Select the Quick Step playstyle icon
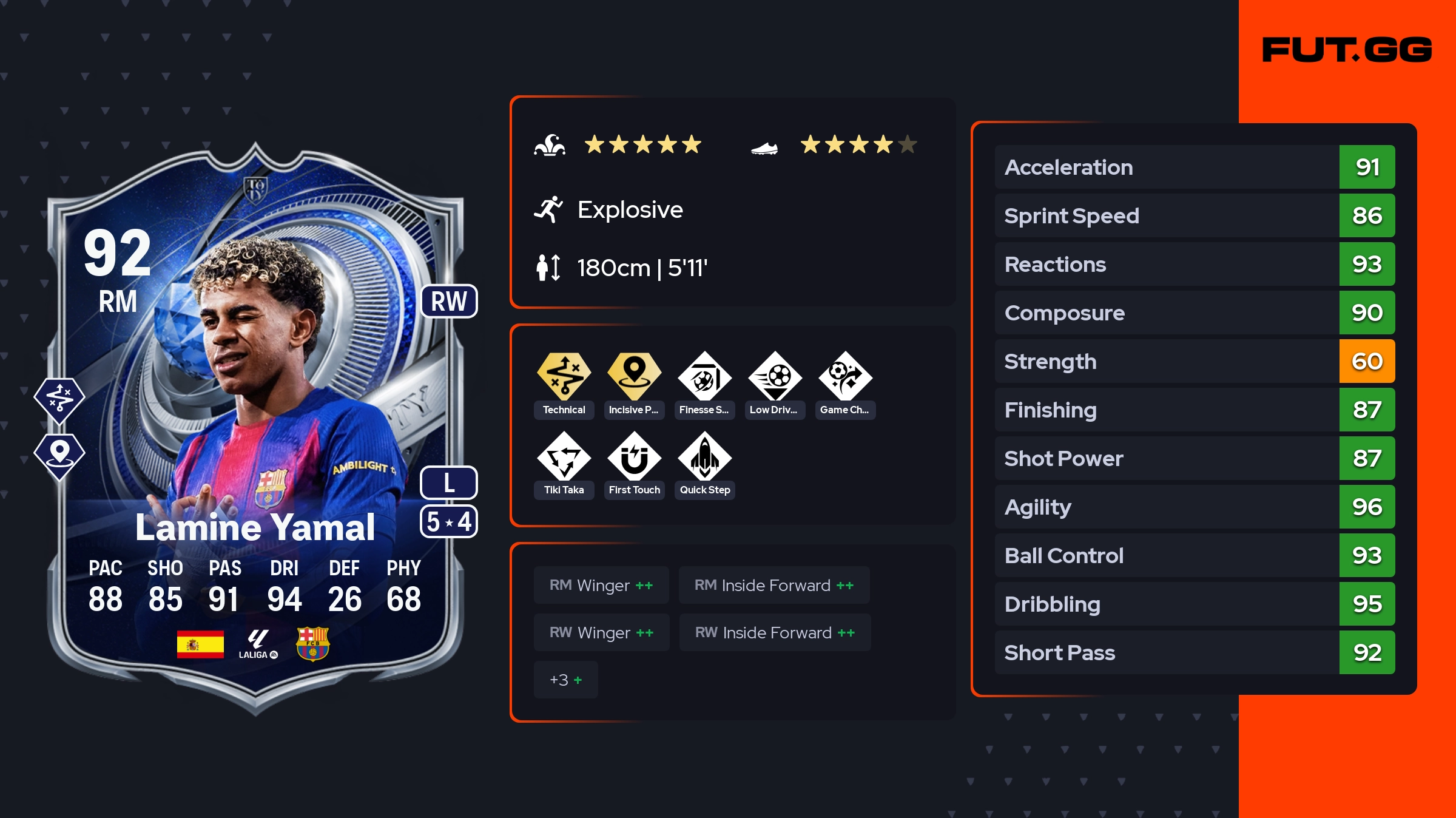This screenshot has height=818, width=1456. click(704, 458)
